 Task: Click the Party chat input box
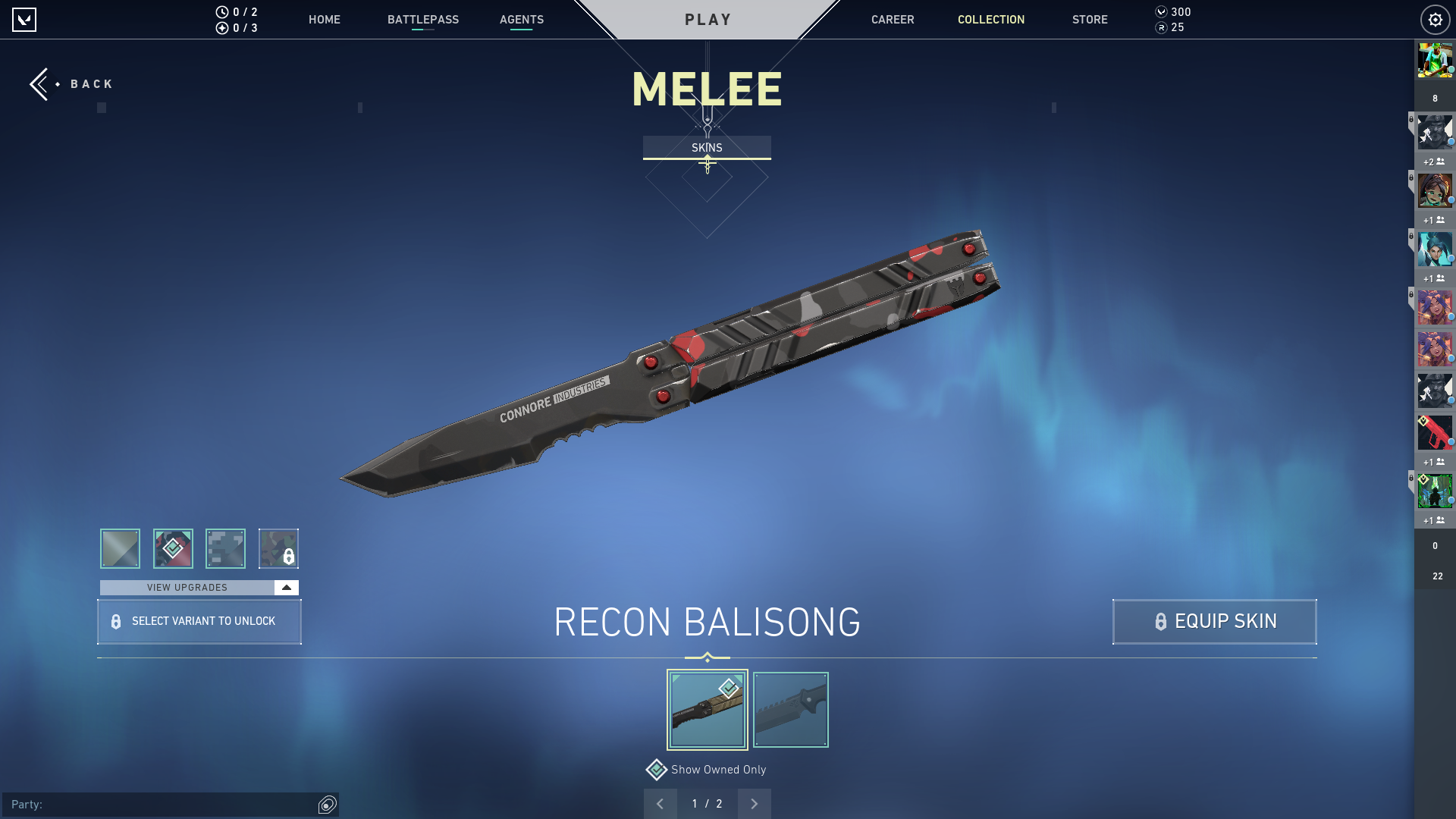point(163,805)
